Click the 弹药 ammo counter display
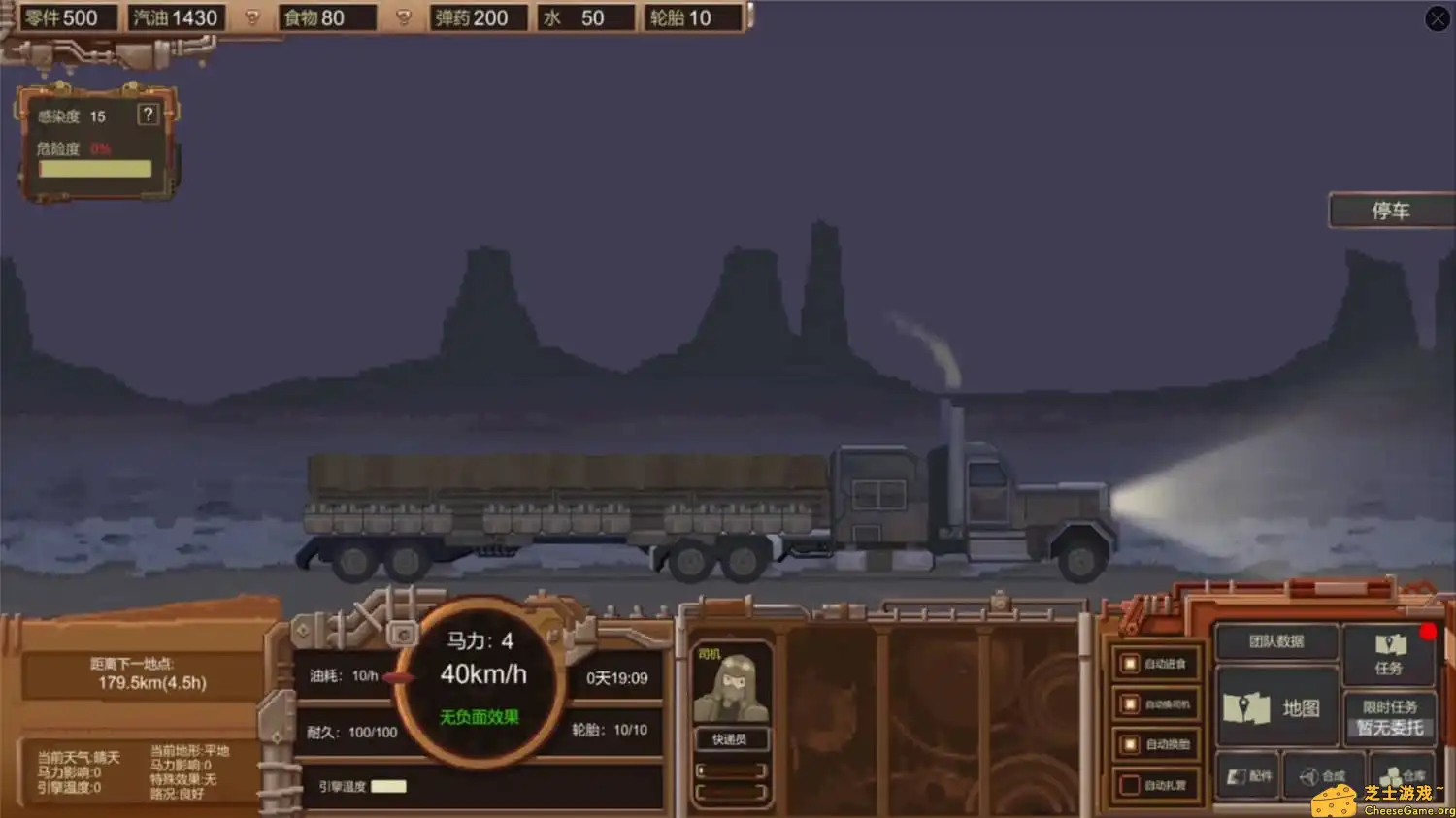Screen dimensions: 1456x818 [x=479, y=17]
